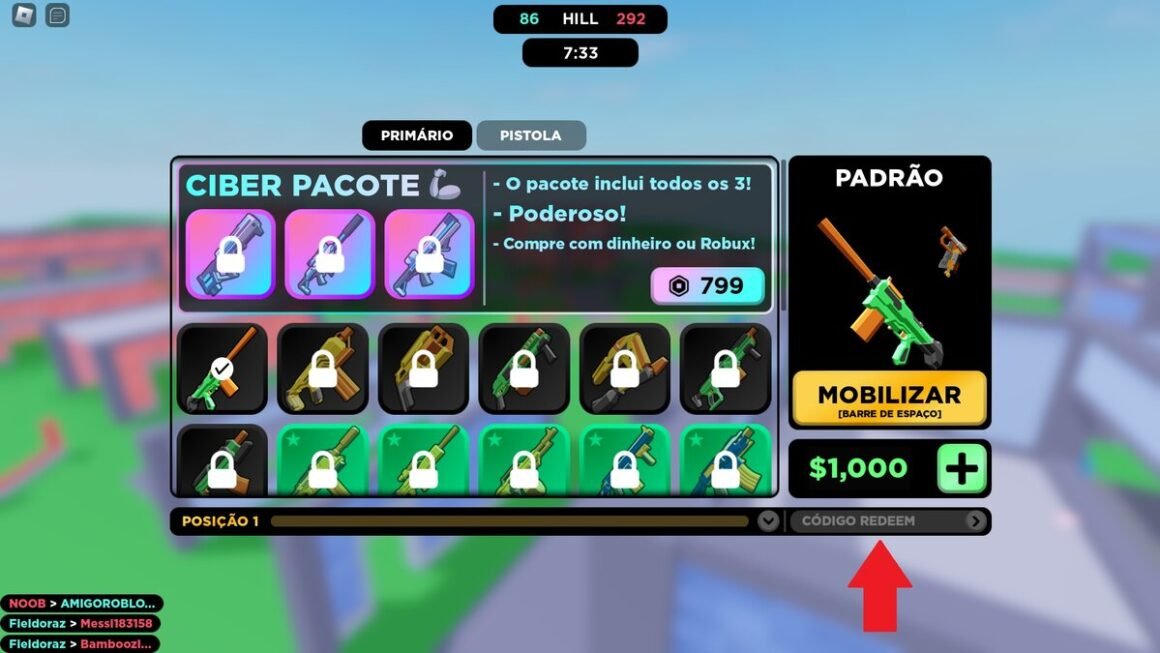Viewport: 1160px width, 653px height.
Task: Switch to the Pistola tab
Action: tap(530, 135)
